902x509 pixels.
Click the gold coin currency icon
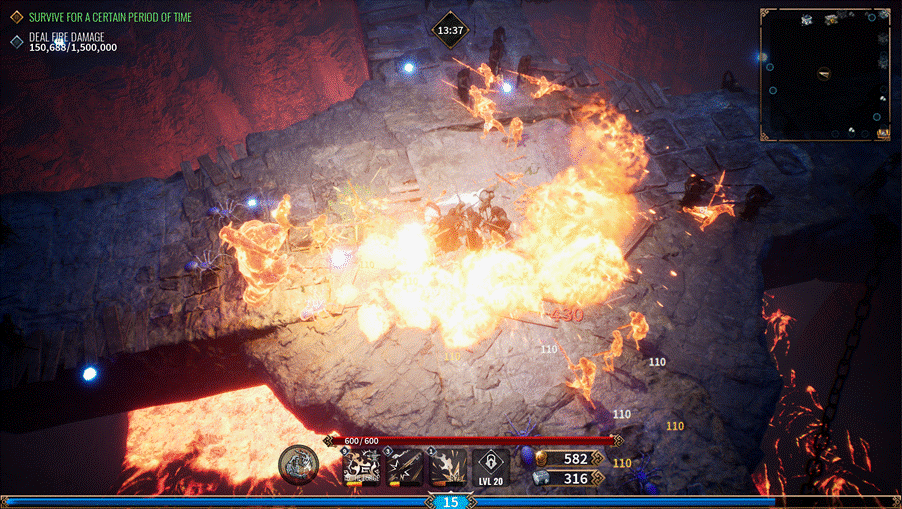point(544,458)
